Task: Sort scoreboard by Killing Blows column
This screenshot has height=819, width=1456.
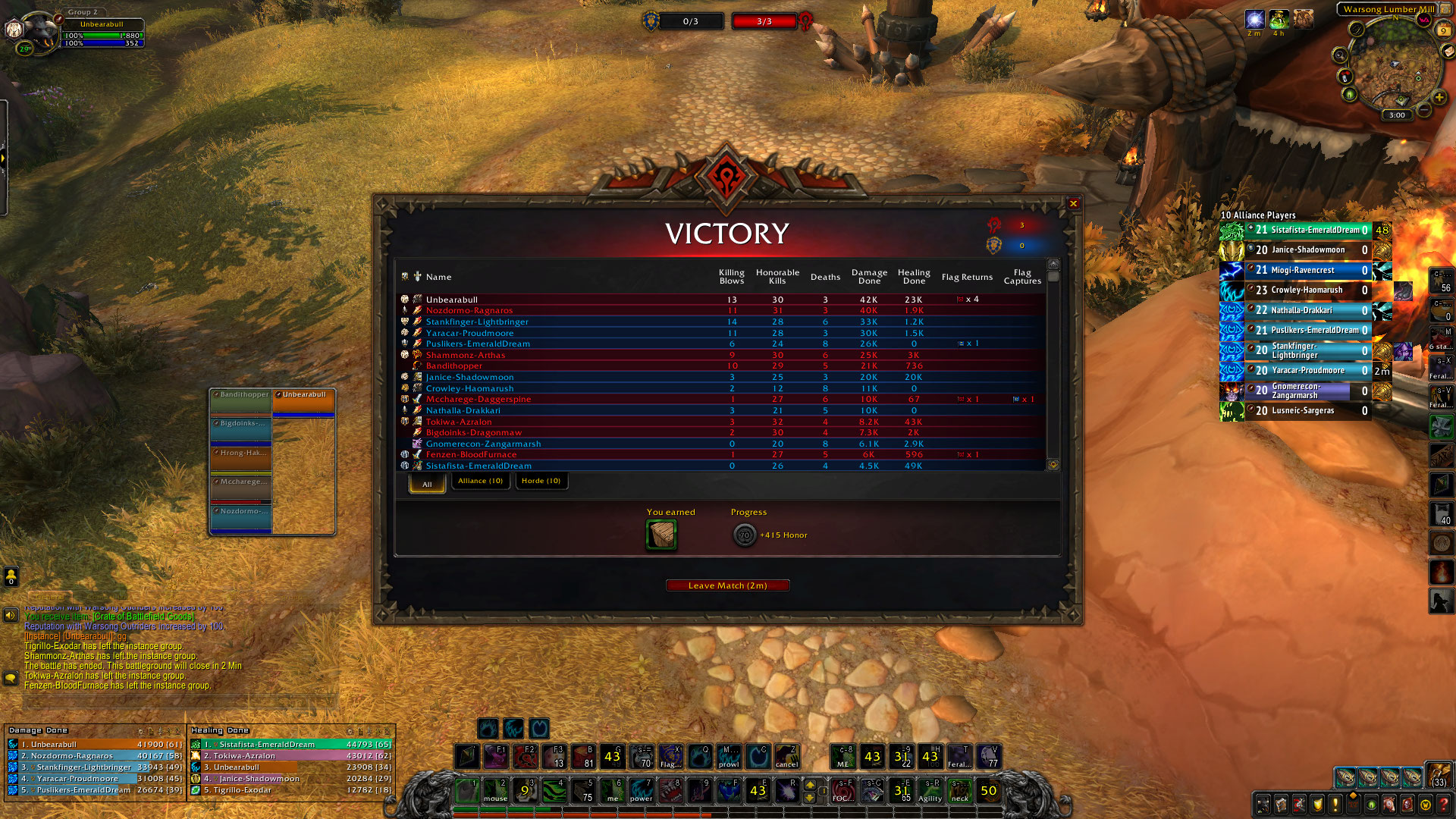Action: [x=731, y=277]
